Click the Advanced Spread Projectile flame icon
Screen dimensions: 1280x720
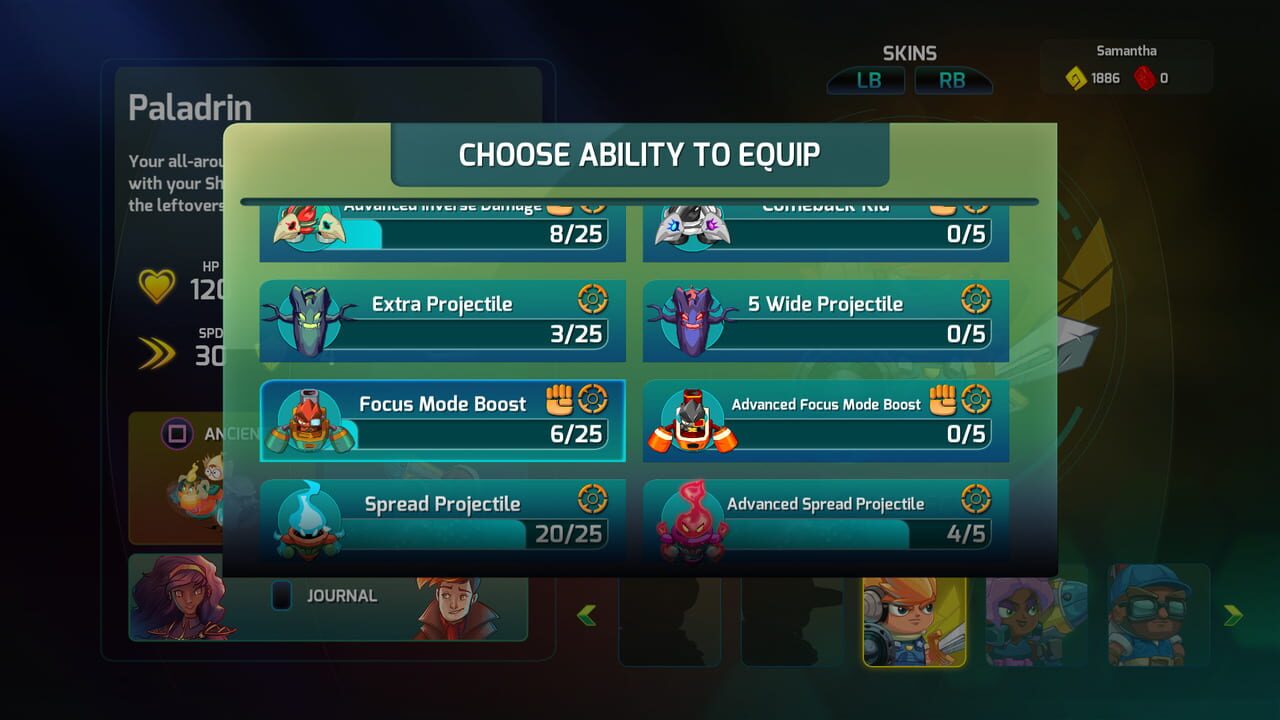pos(693,518)
